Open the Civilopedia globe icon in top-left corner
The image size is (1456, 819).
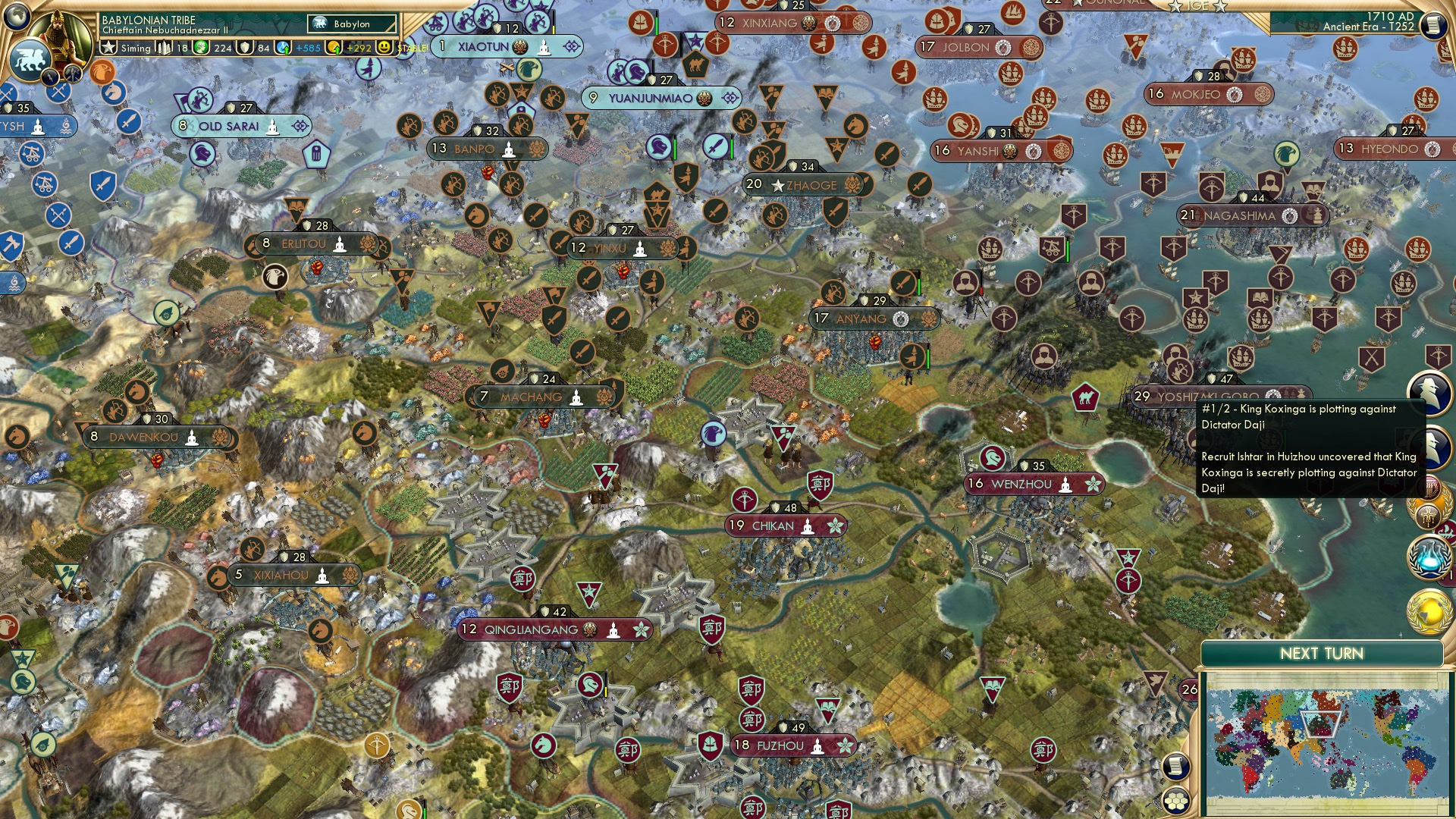(17, 17)
